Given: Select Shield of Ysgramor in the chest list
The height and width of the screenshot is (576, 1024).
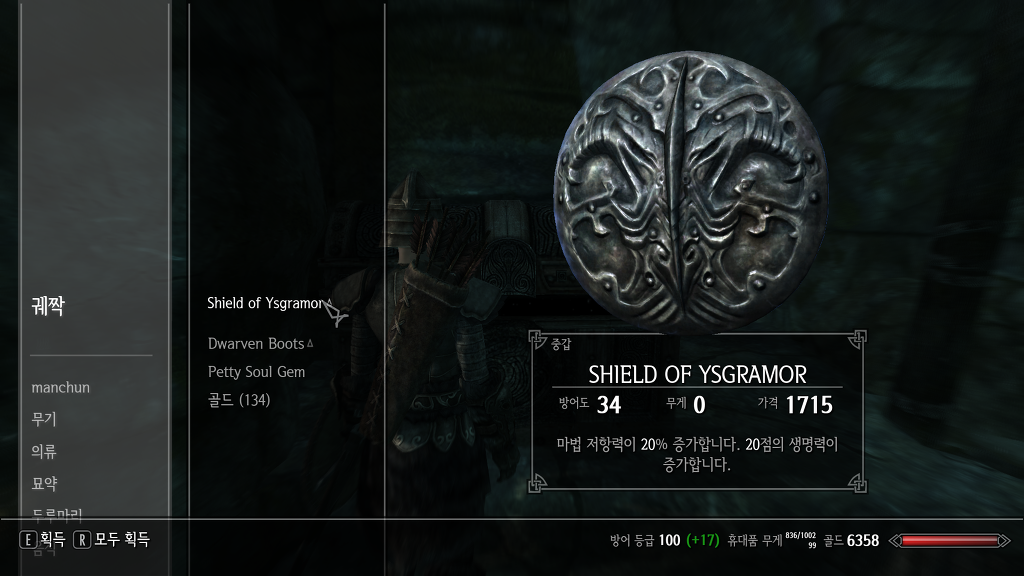Looking at the screenshot, I should point(265,303).
